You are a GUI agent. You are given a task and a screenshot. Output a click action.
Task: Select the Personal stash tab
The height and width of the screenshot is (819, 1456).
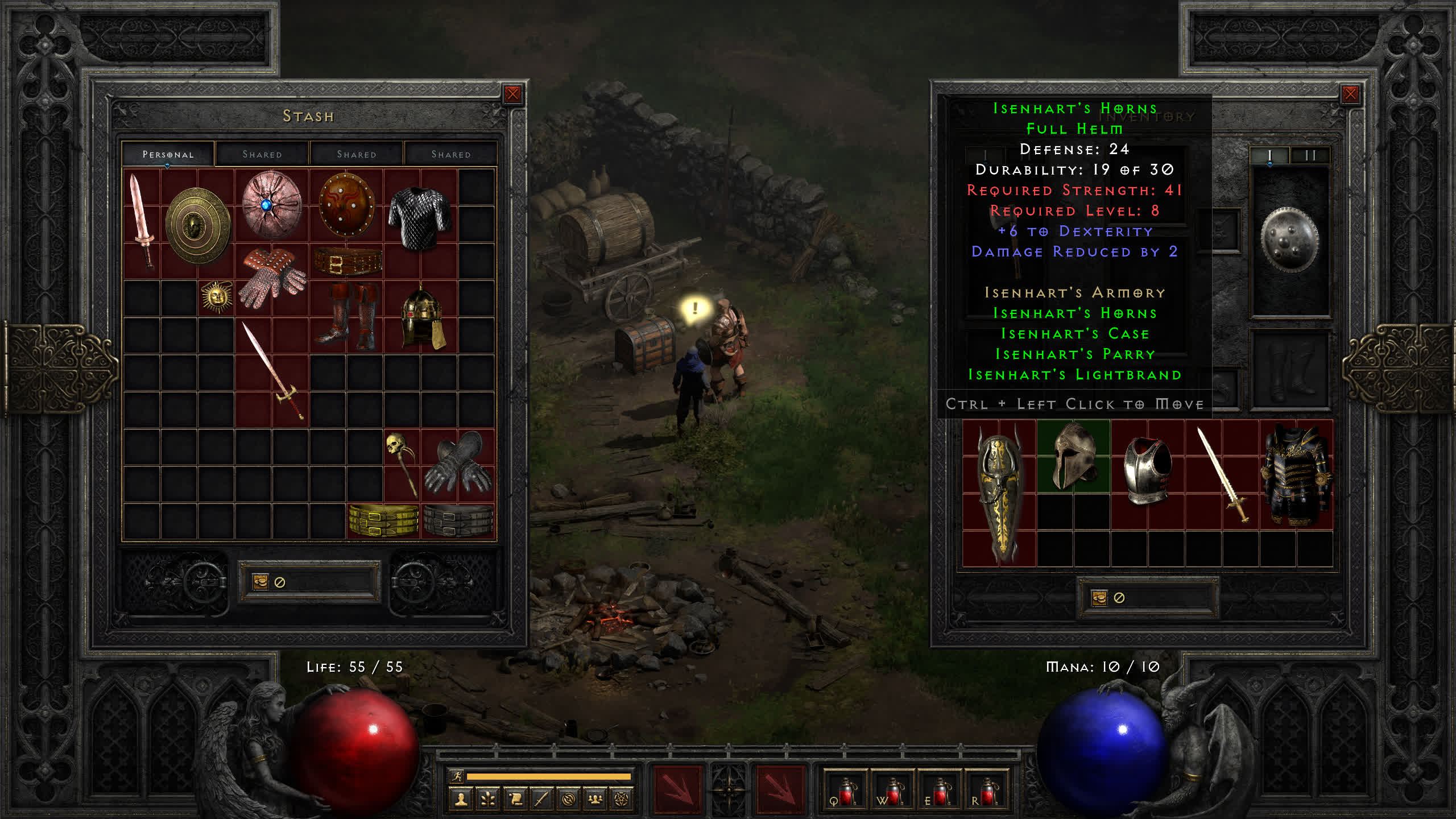pyautogui.click(x=168, y=154)
